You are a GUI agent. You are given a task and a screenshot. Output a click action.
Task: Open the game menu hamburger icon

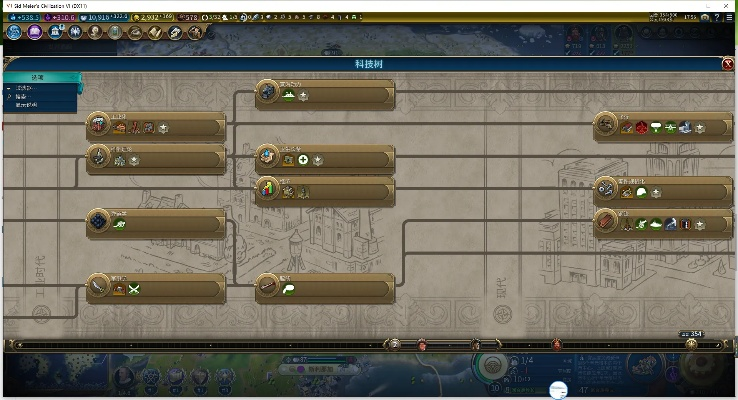(729, 19)
